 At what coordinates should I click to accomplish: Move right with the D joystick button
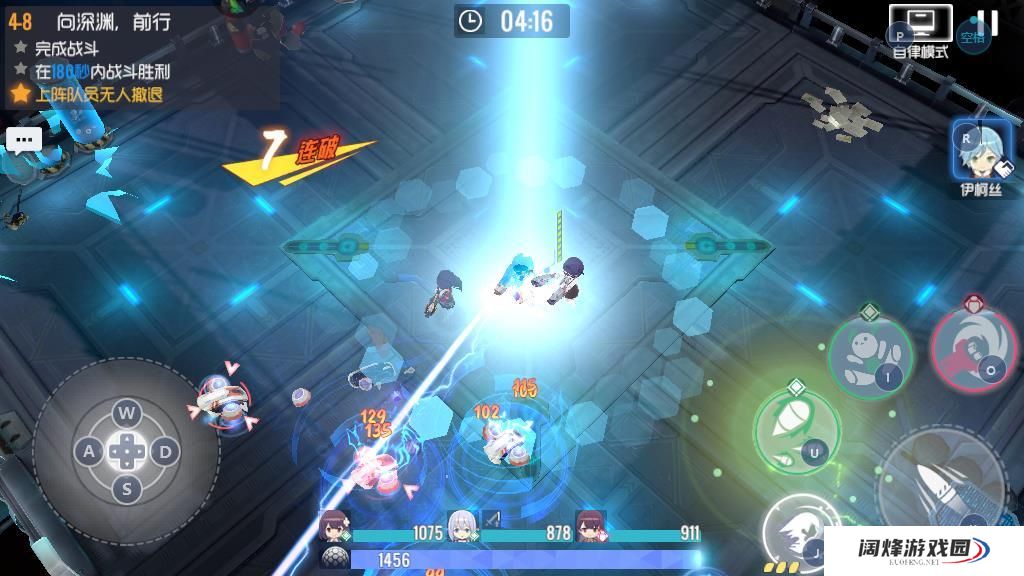tap(164, 452)
